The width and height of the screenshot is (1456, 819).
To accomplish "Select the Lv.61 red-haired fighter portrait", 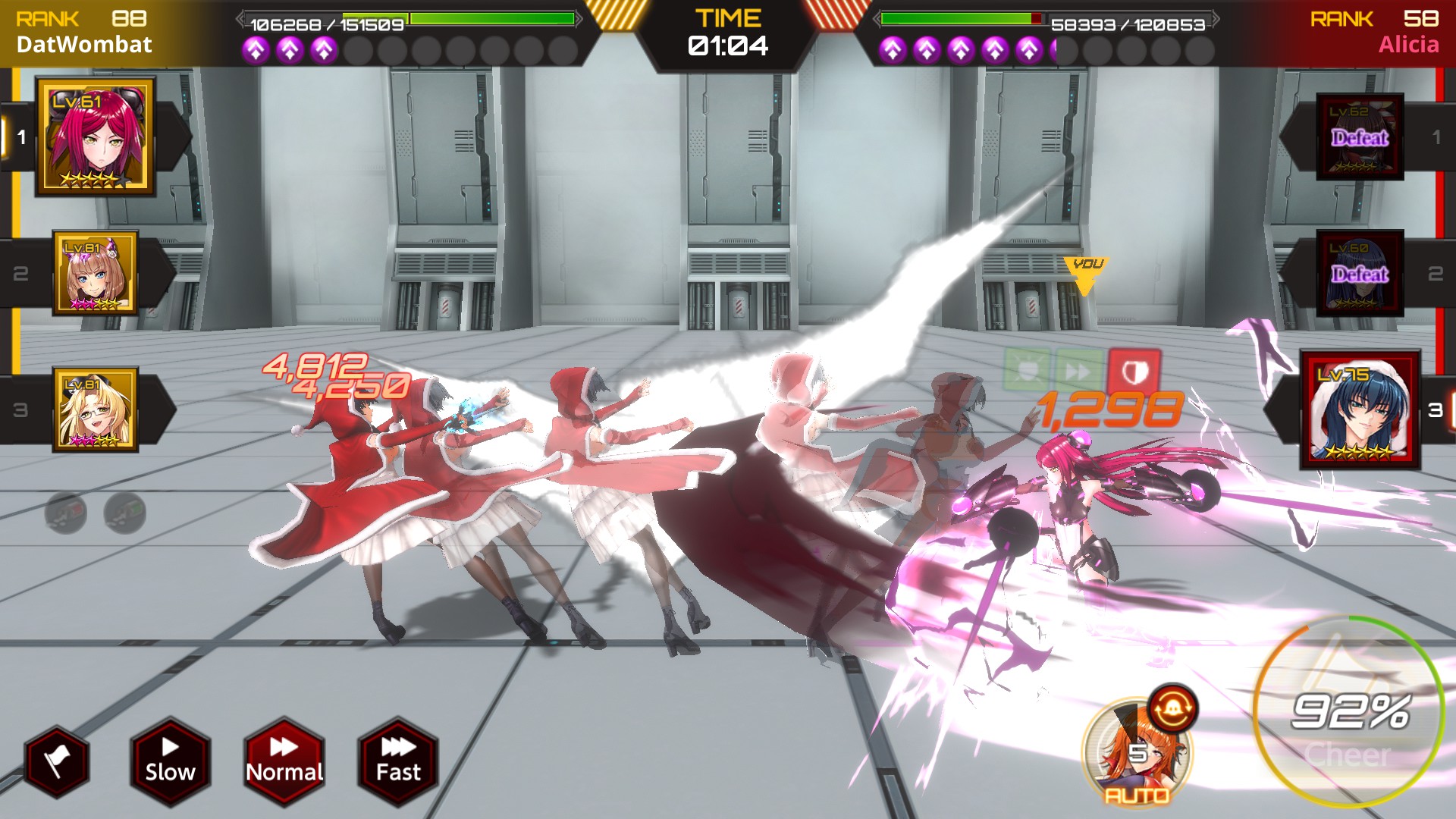I will point(96,136).
